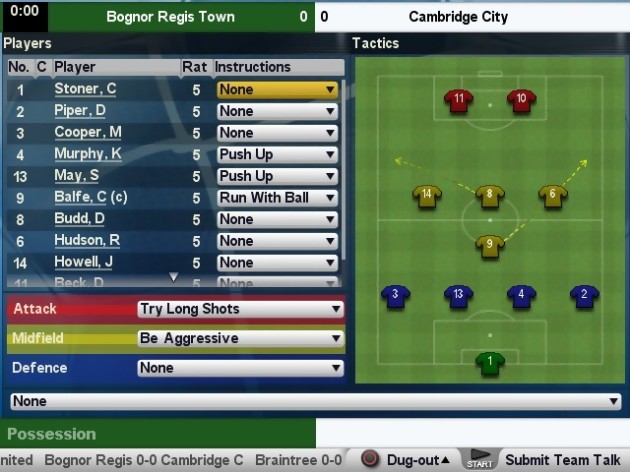
Task: Open instructions dropdown for Piper, D
Action: point(277,111)
